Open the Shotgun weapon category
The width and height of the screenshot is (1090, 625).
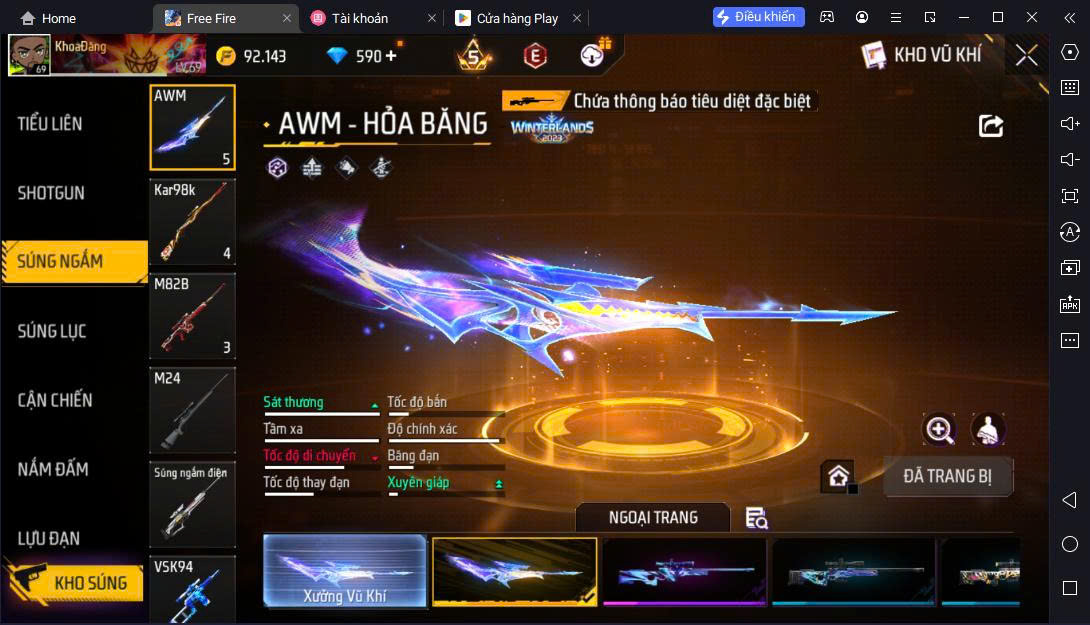coord(51,193)
